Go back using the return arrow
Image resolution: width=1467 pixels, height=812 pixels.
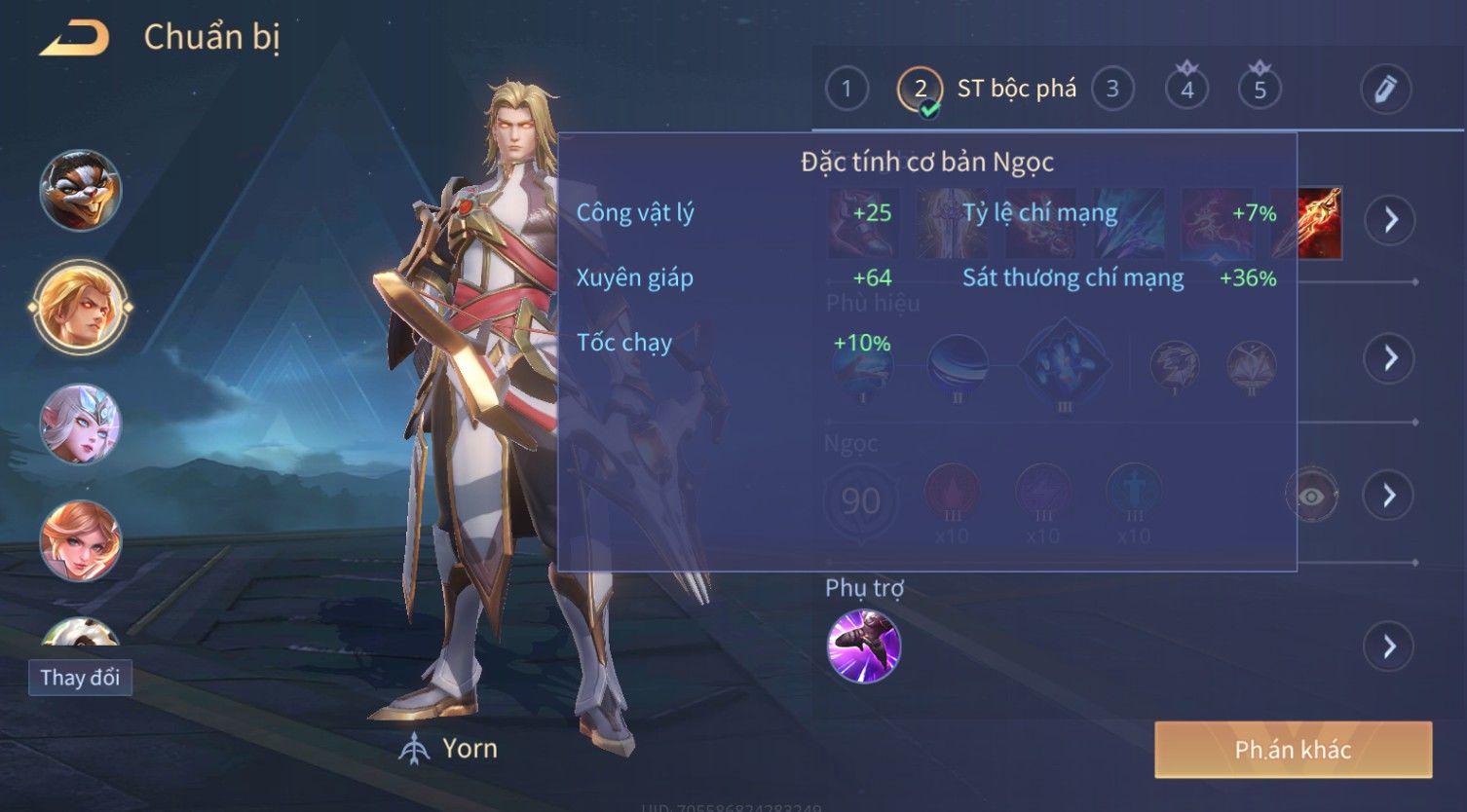coord(74,38)
